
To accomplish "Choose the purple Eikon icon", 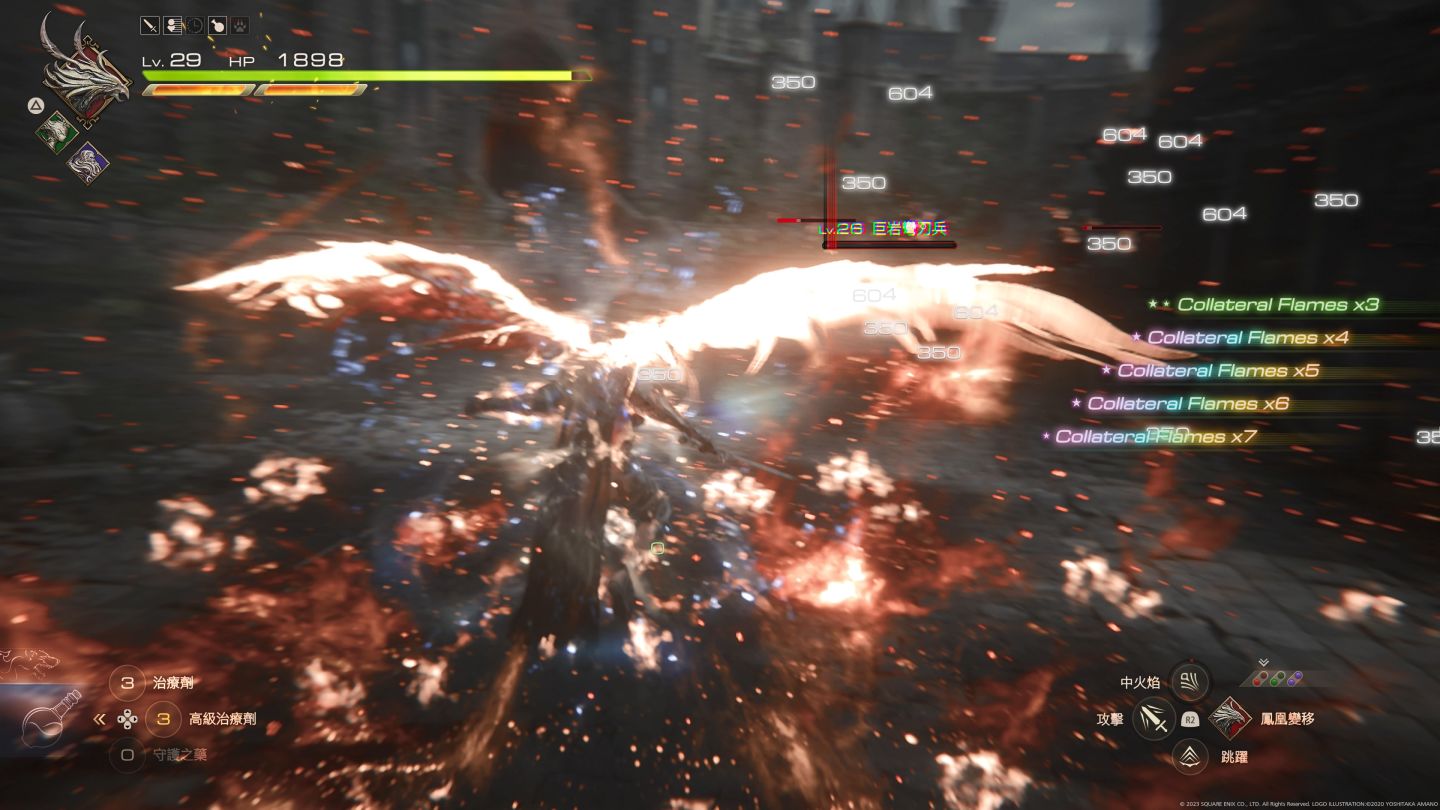I will coord(88,162).
